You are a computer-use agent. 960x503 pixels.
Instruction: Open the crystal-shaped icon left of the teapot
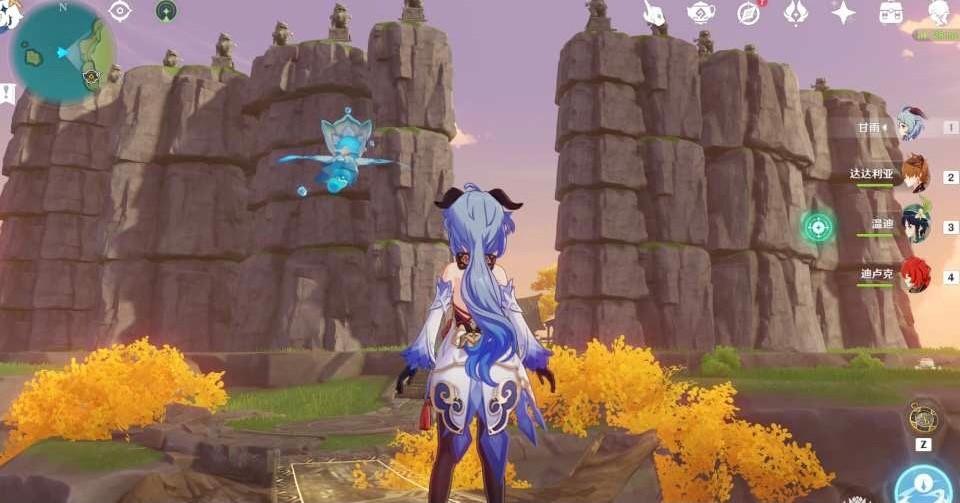pos(653,13)
